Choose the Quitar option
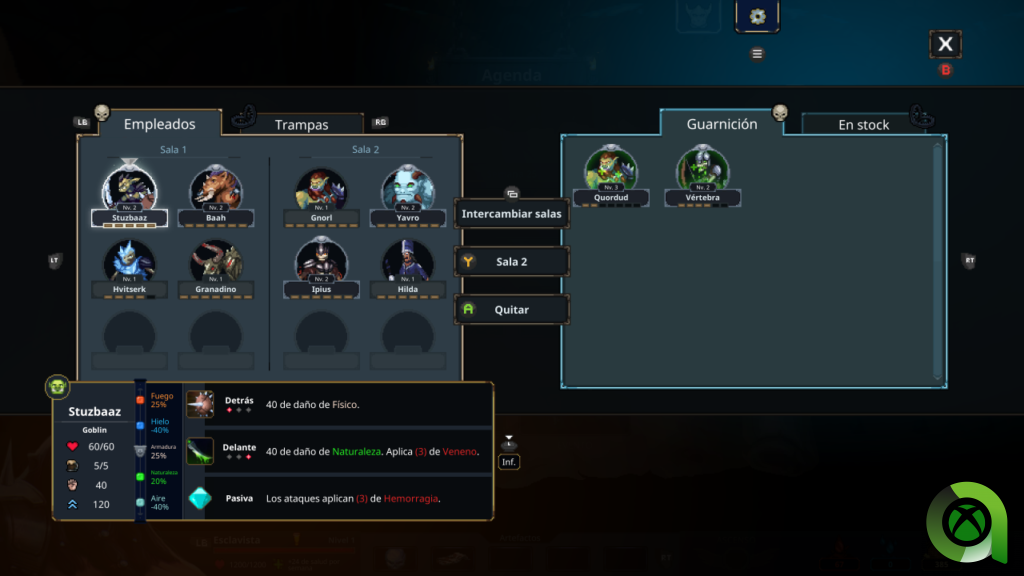 pos(511,310)
